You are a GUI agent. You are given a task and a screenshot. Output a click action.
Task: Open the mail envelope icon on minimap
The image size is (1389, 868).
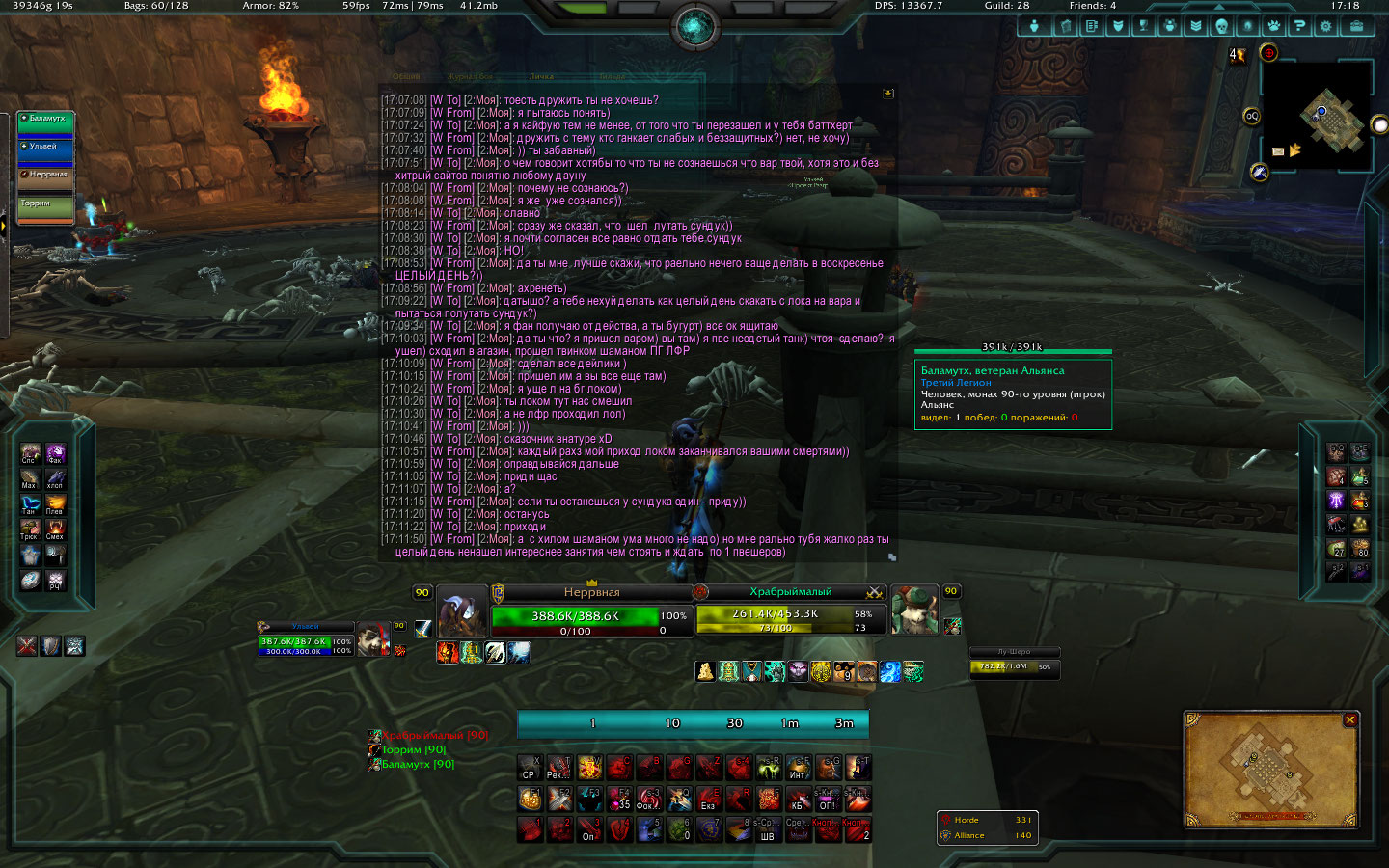pos(1278,151)
